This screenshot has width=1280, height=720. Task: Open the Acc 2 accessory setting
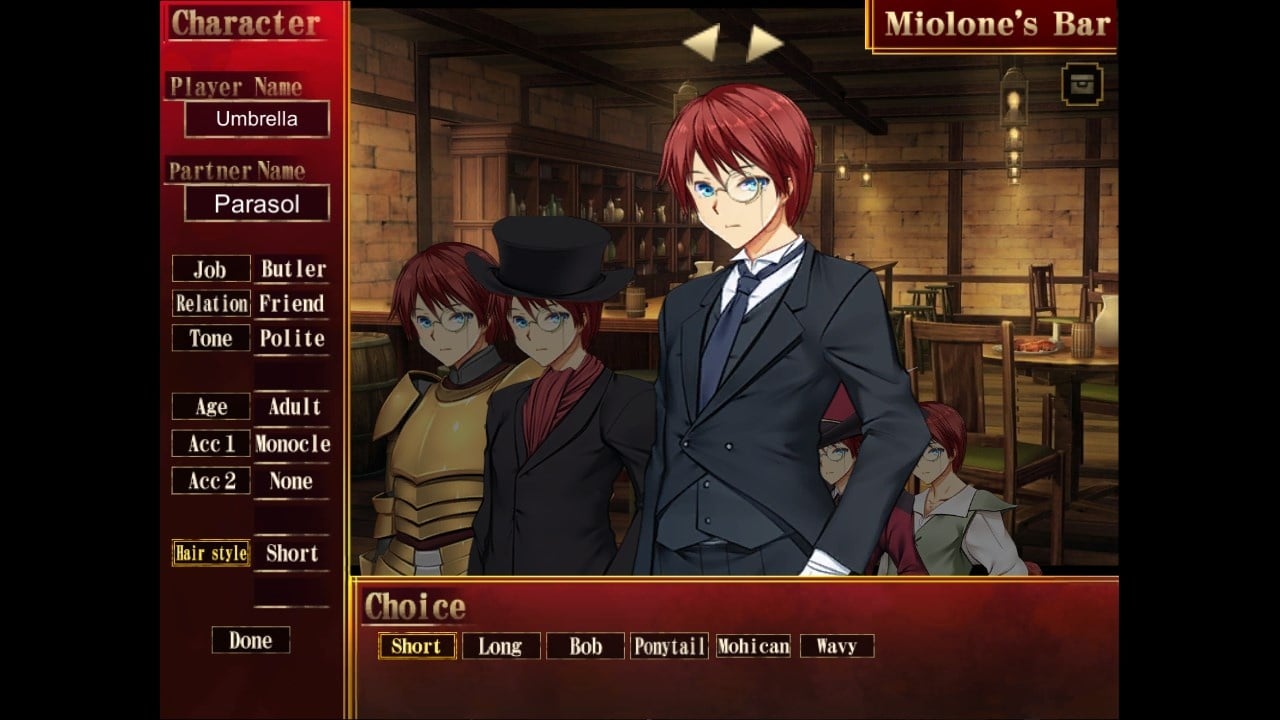[210, 481]
